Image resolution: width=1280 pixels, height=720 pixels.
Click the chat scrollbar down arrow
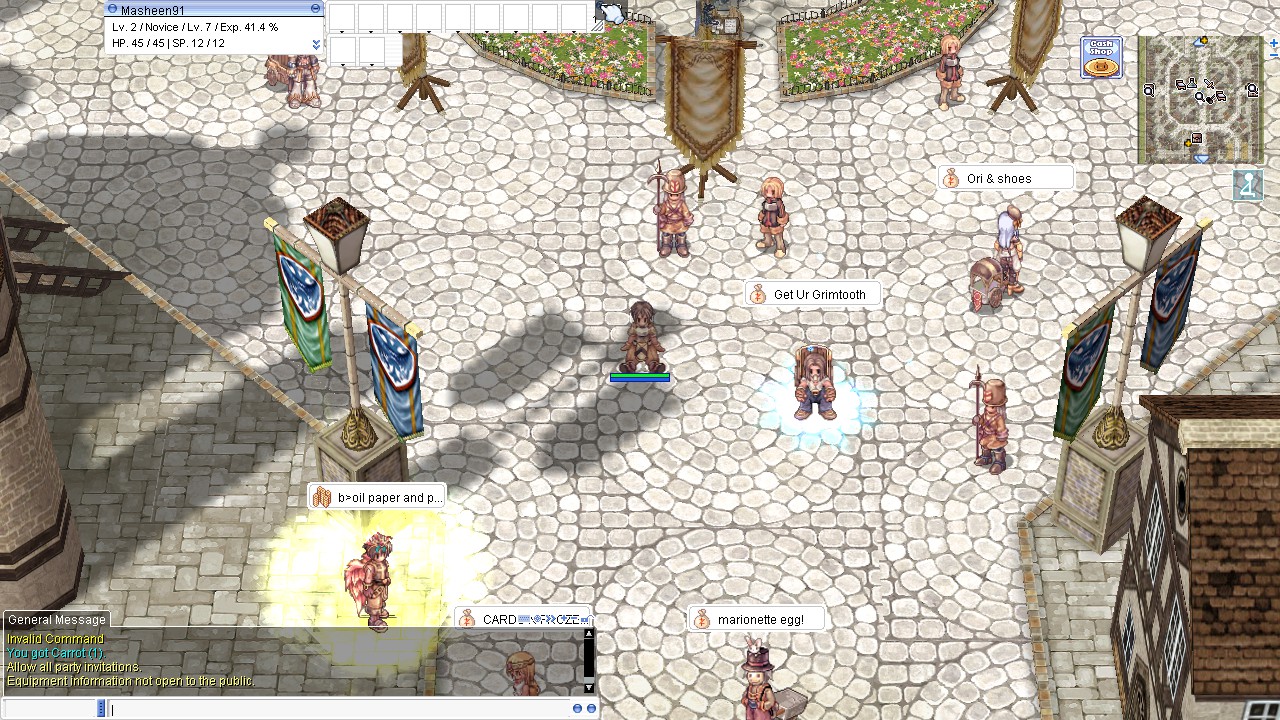(x=588, y=687)
